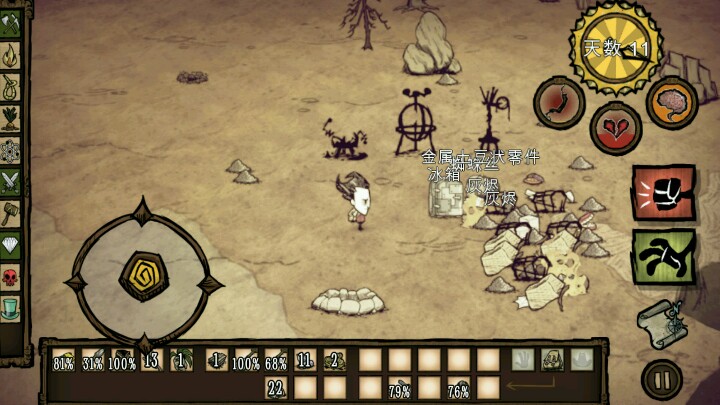Open the Magic crafting tab (red skull)
The height and width of the screenshot is (405, 720).
(x=12, y=275)
